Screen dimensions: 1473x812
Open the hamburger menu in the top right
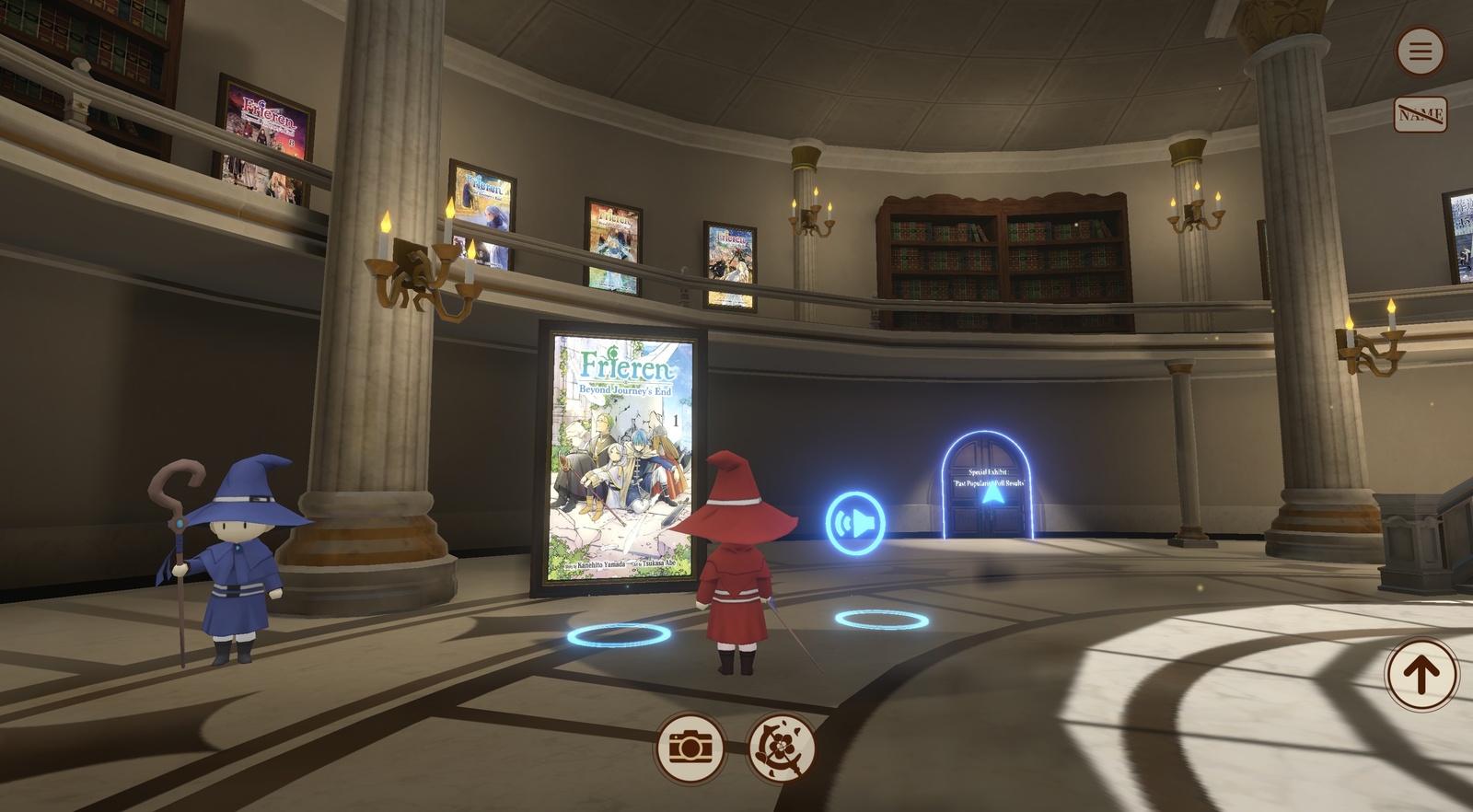point(1420,51)
